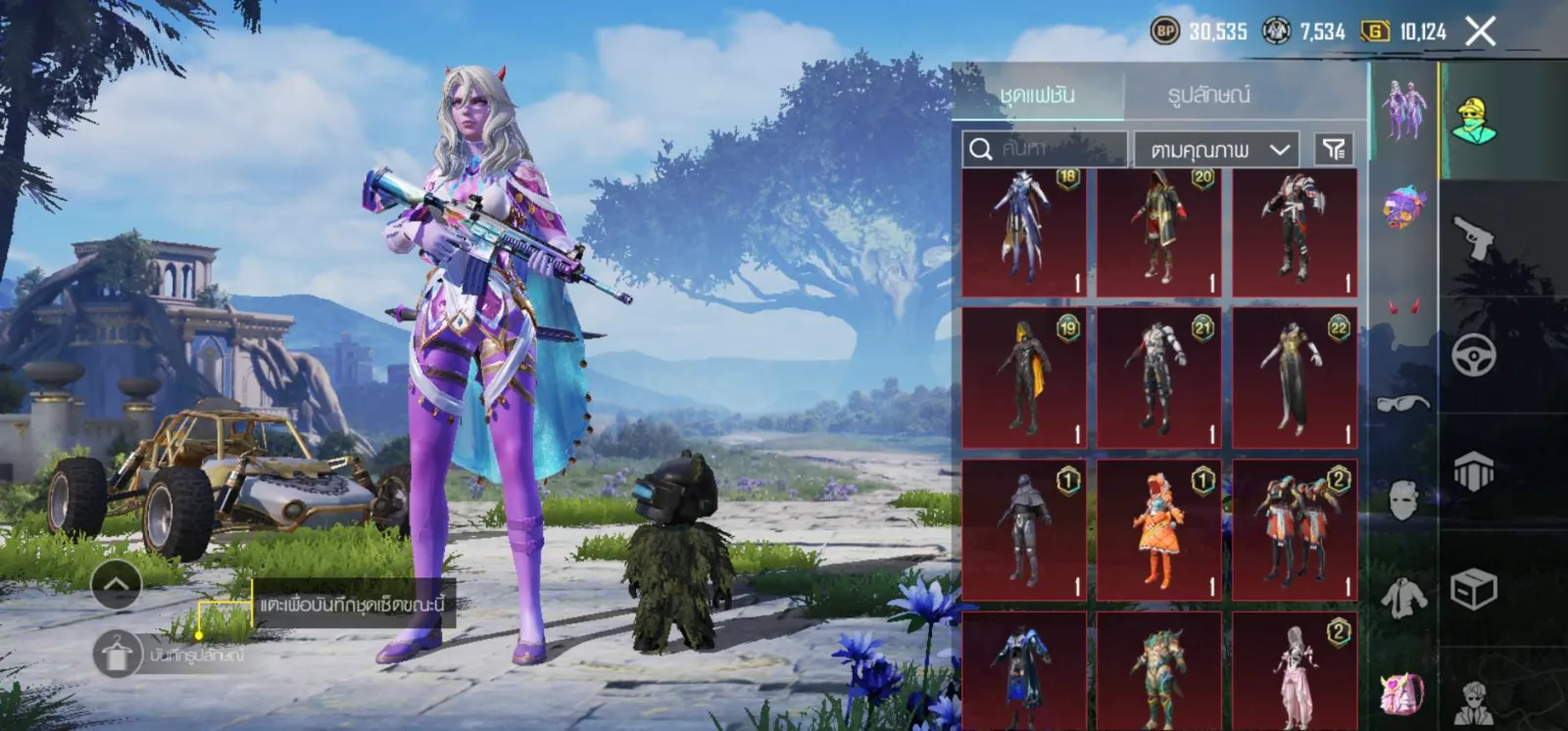Open the รูปลักษณ์ tab
The height and width of the screenshot is (731, 1568).
coord(1208,95)
